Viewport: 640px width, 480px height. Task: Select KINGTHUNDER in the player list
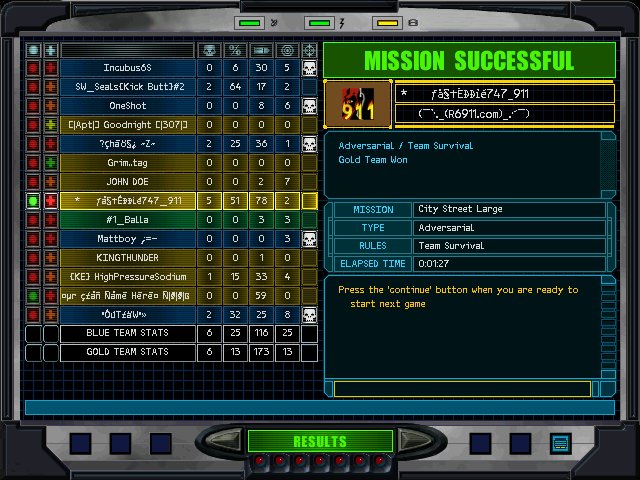tap(127, 258)
